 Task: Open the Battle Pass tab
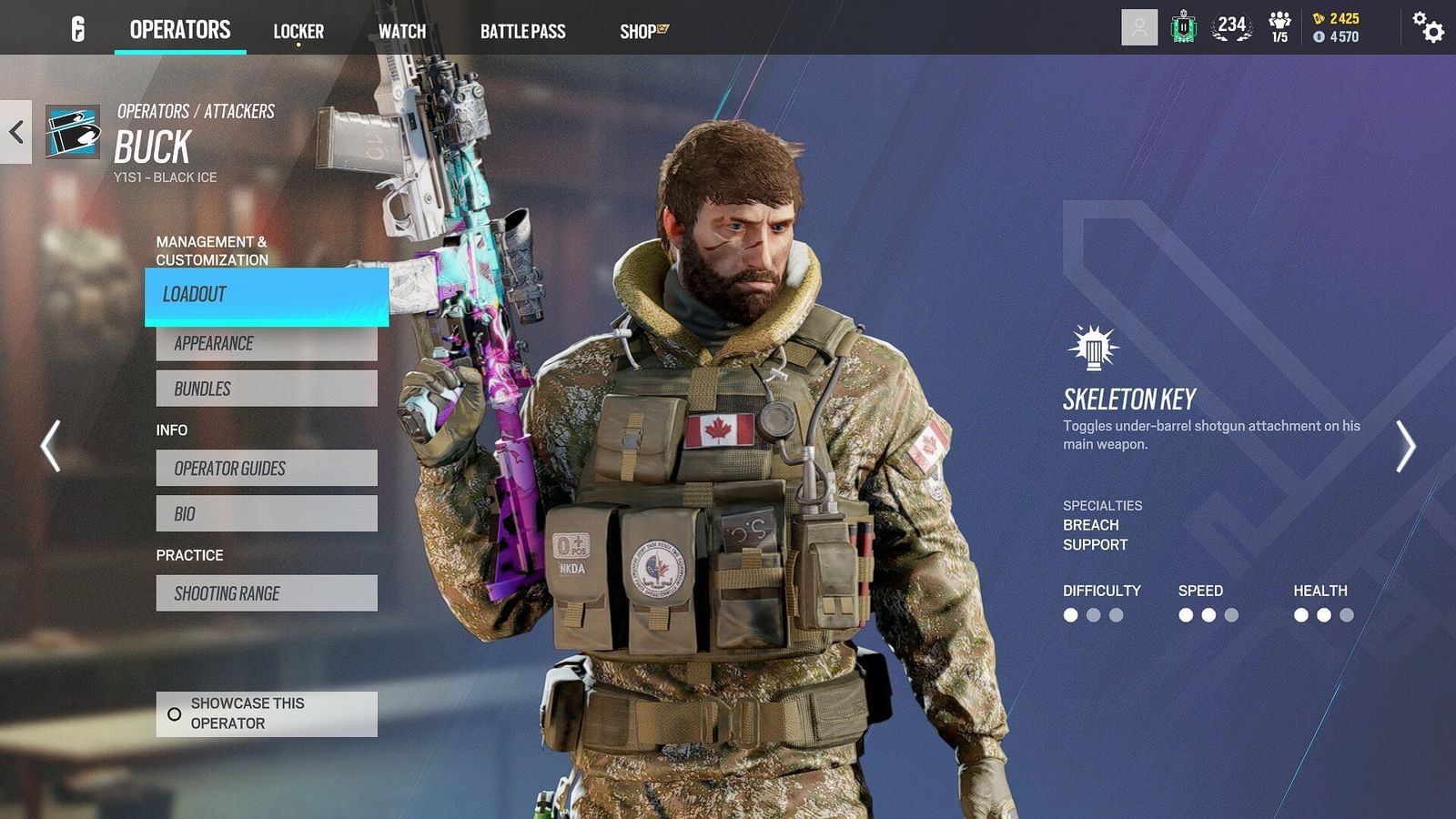[x=523, y=32]
